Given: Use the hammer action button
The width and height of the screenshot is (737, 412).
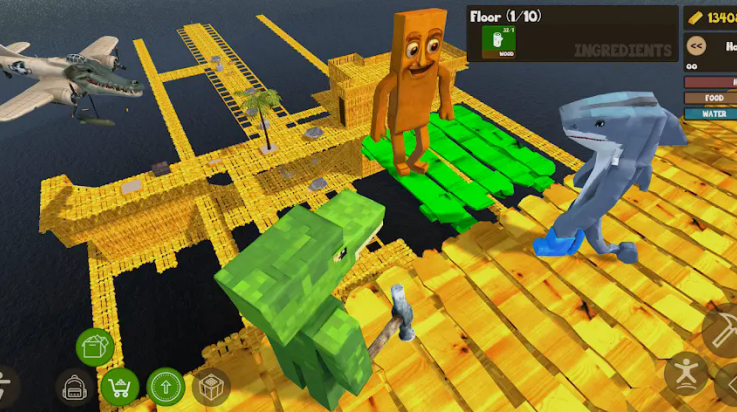Looking at the screenshot, I should coord(722,330).
